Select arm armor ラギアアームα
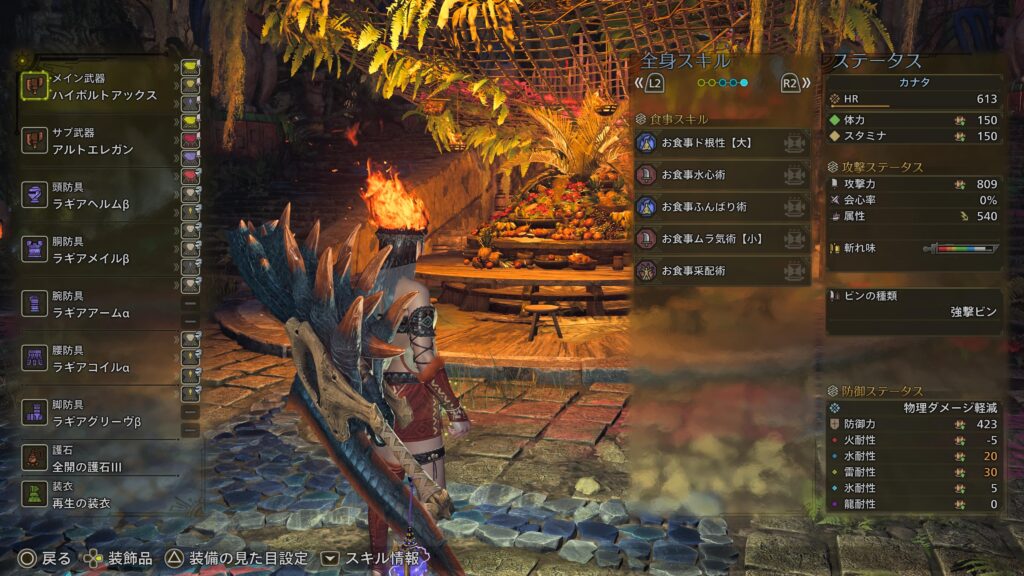The width and height of the screenshot is (1024, 576). pos(98,304)
